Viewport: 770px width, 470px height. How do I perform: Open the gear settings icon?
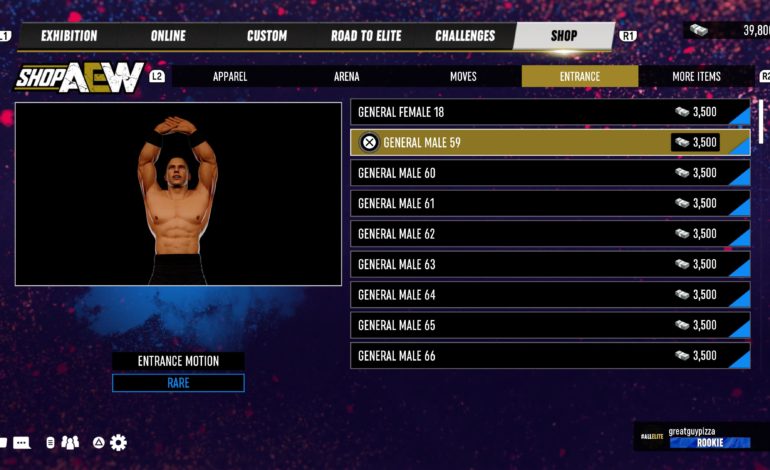click(118, 442)
